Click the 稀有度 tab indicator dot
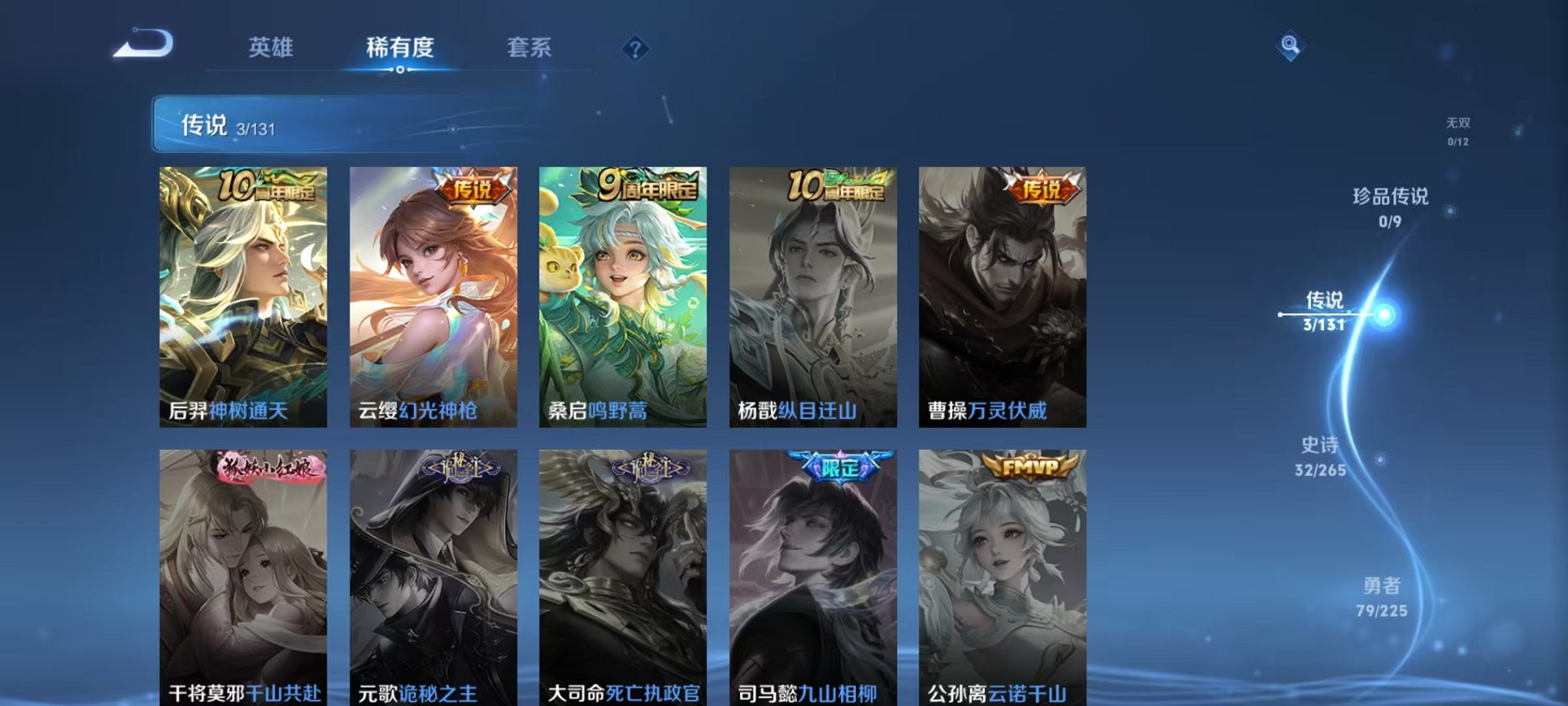Screen dimensions: 1568x706 400,71
